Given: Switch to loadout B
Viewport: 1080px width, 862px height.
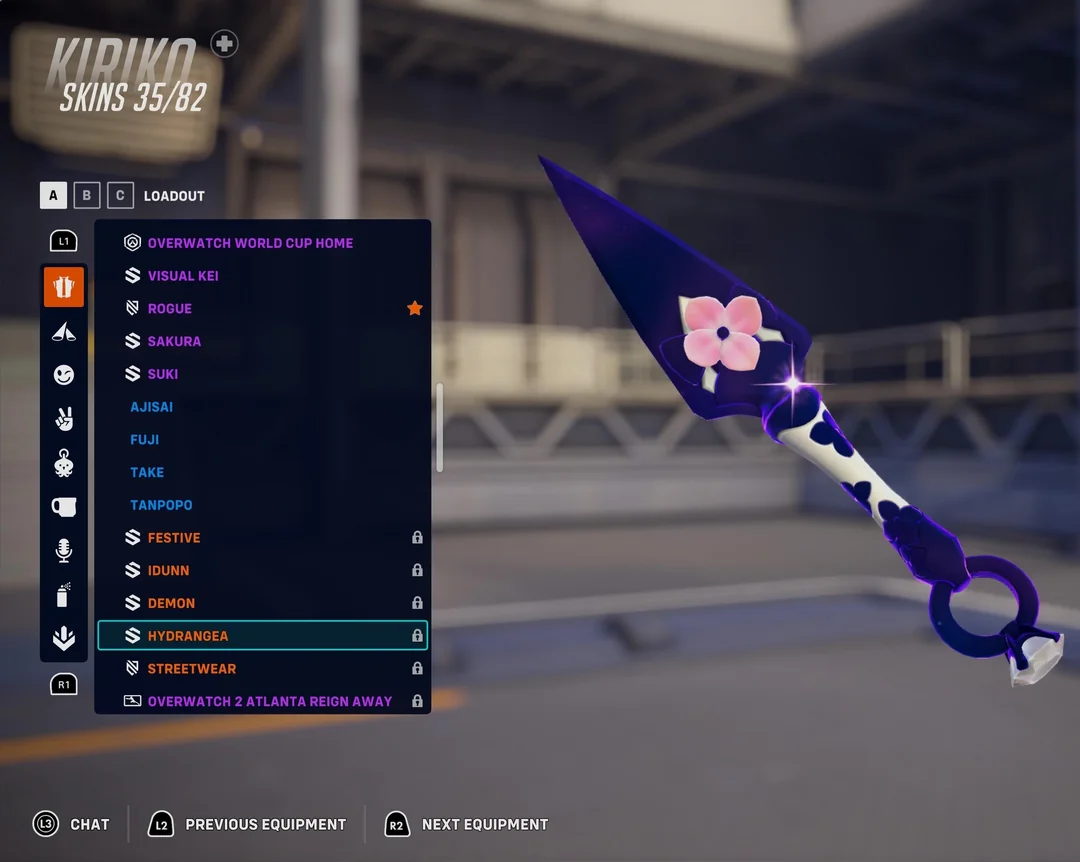Looking at the screenshot, I should 87,195.
